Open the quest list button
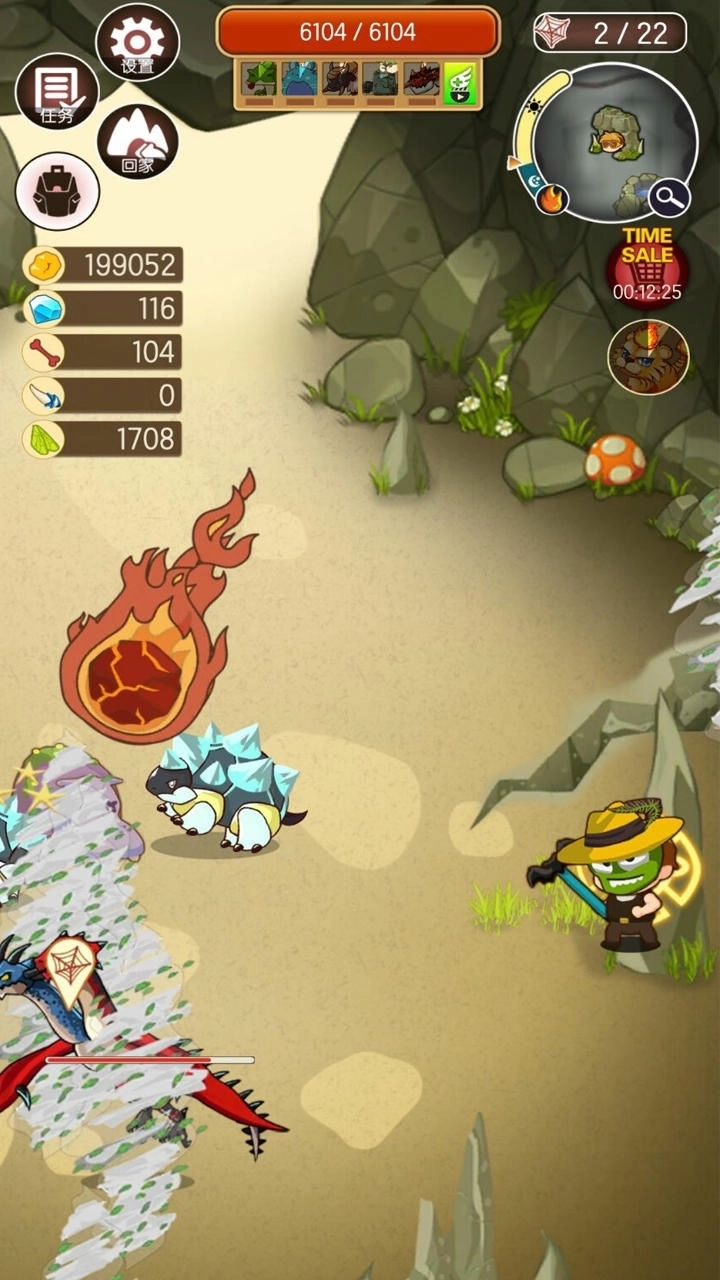The height and width of the screenshot is (1280, 720). tap(57, 92)
